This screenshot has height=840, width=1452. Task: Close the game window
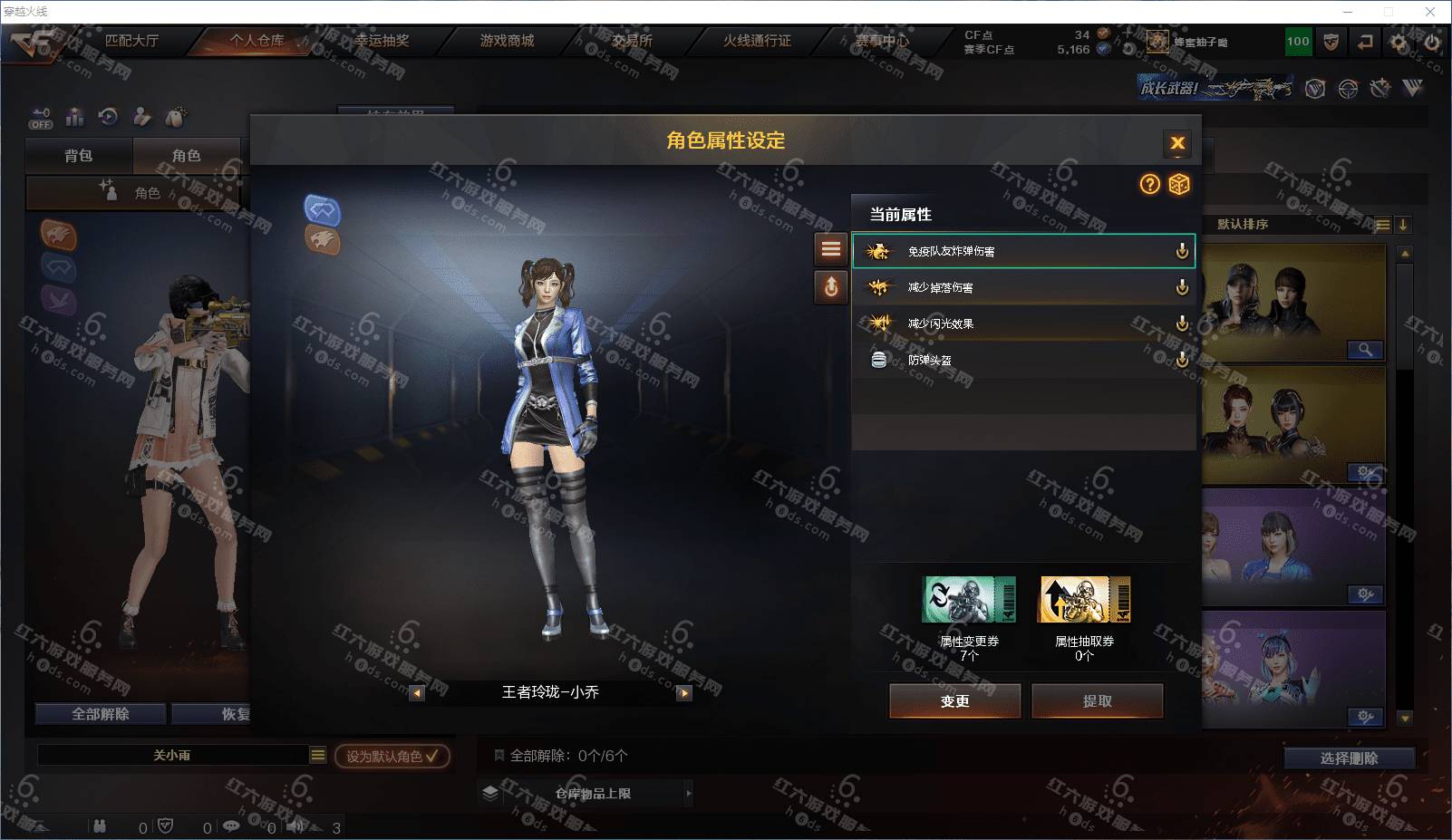pyautogui.click(x=1430, y=12)
